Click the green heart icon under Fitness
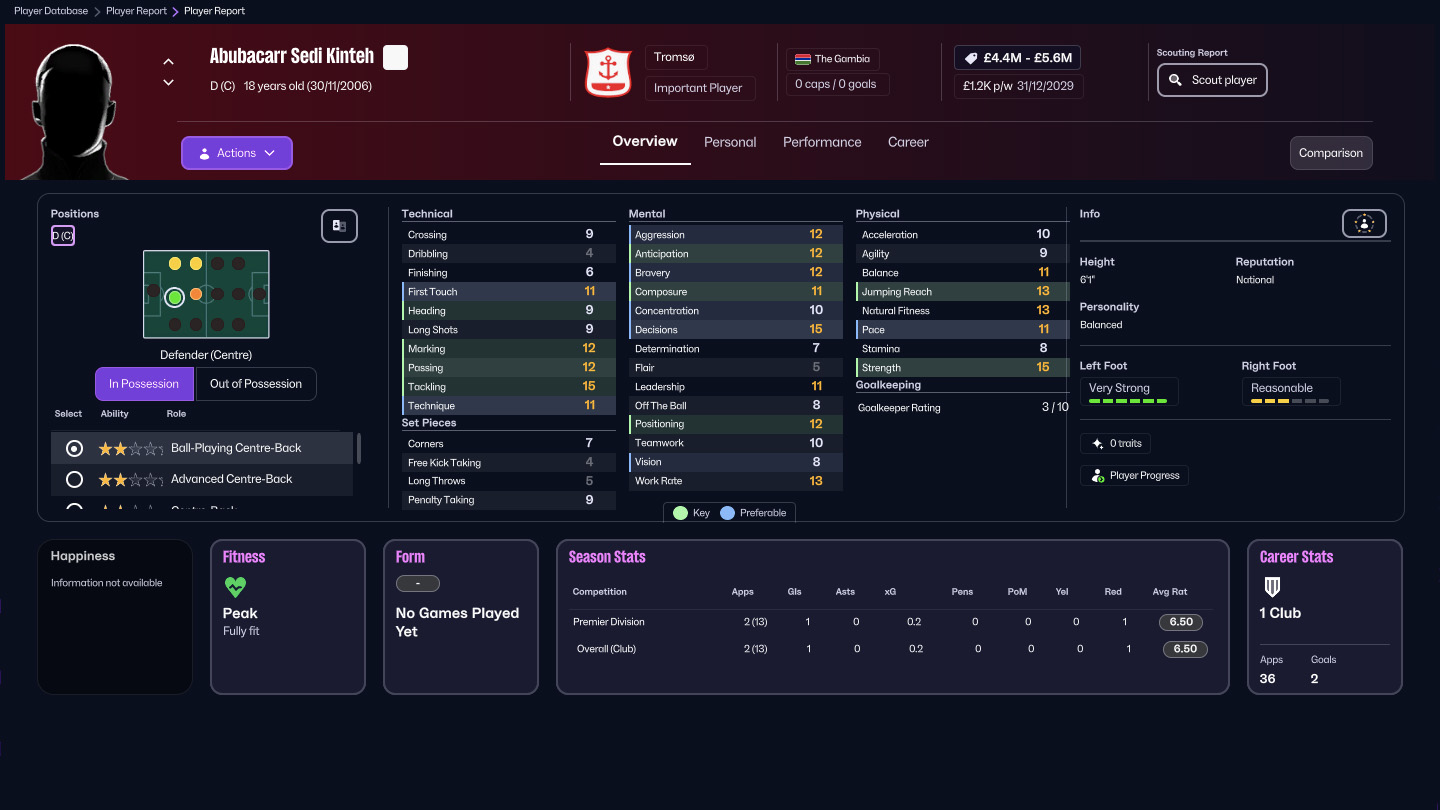Screen dimensions: 1440x810 point(235,586)
